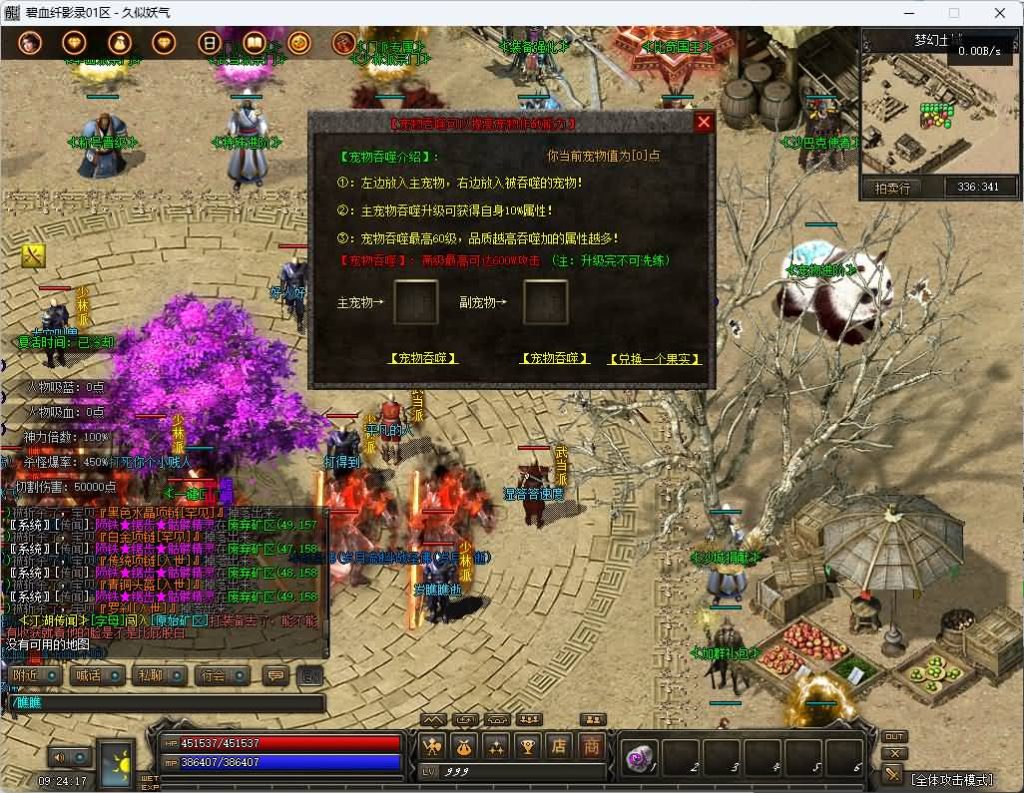Image resolution: width=1024 pixels, height=793 pixels.
Task: Close the pet devour dialog
Action: 704,122
